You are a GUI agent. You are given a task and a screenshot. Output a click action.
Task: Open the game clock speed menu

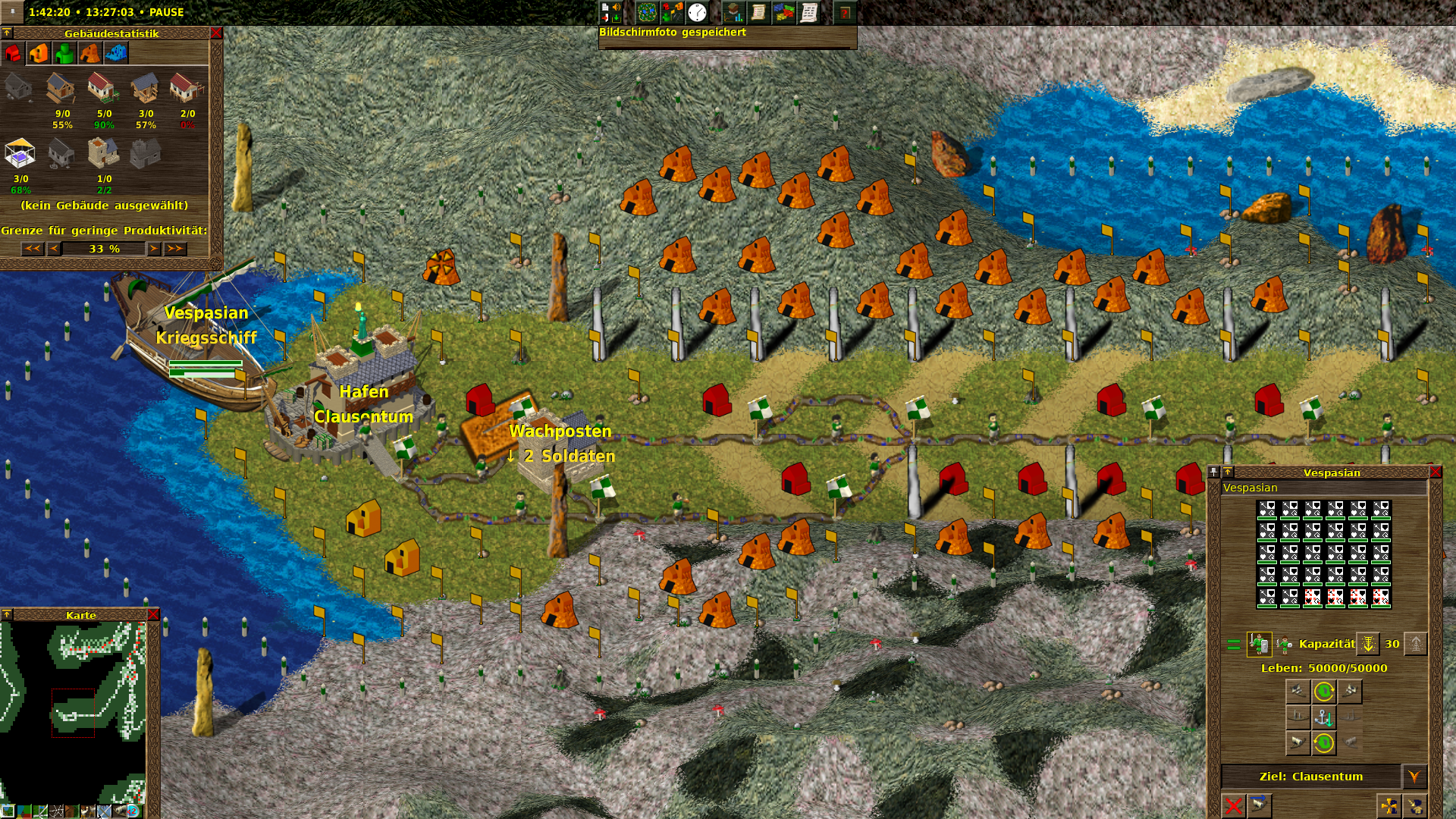(x=697, y=12)
